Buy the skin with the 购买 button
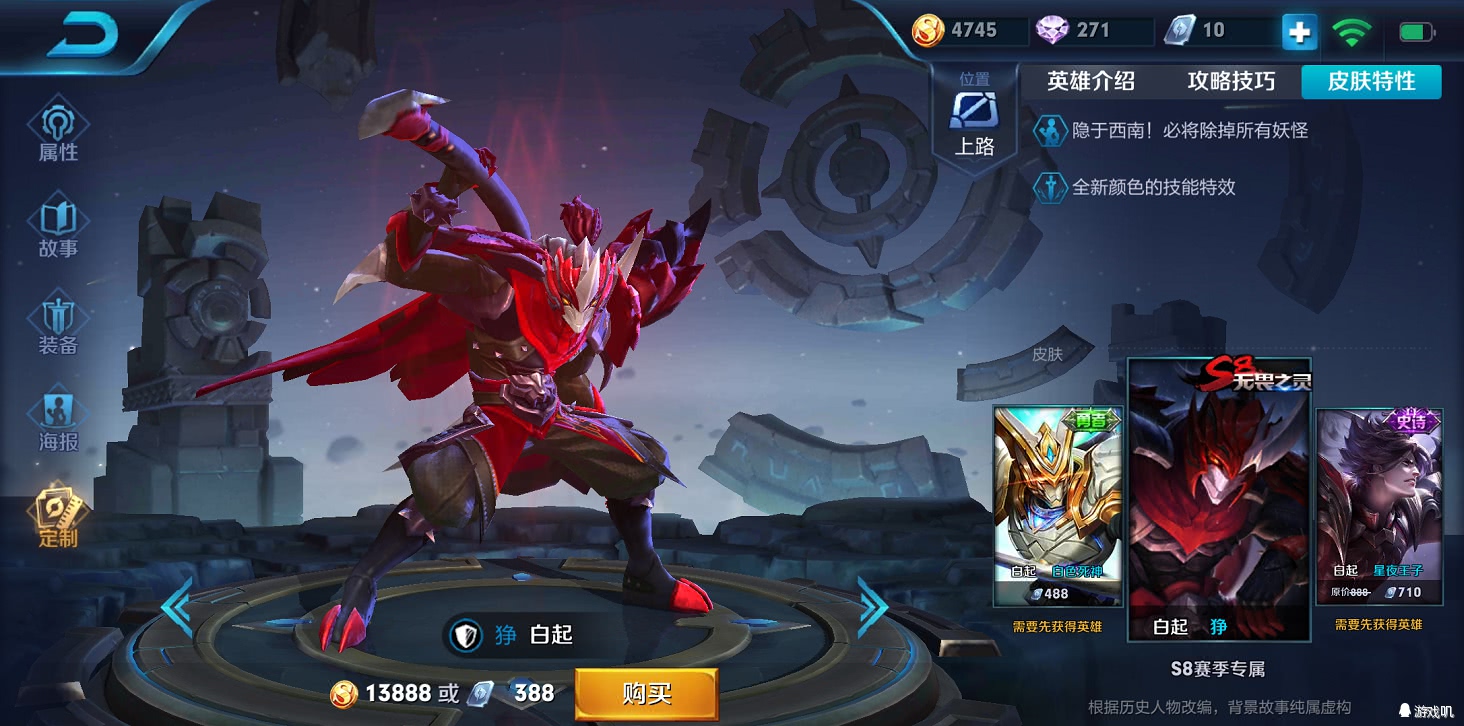 point(646,693)
